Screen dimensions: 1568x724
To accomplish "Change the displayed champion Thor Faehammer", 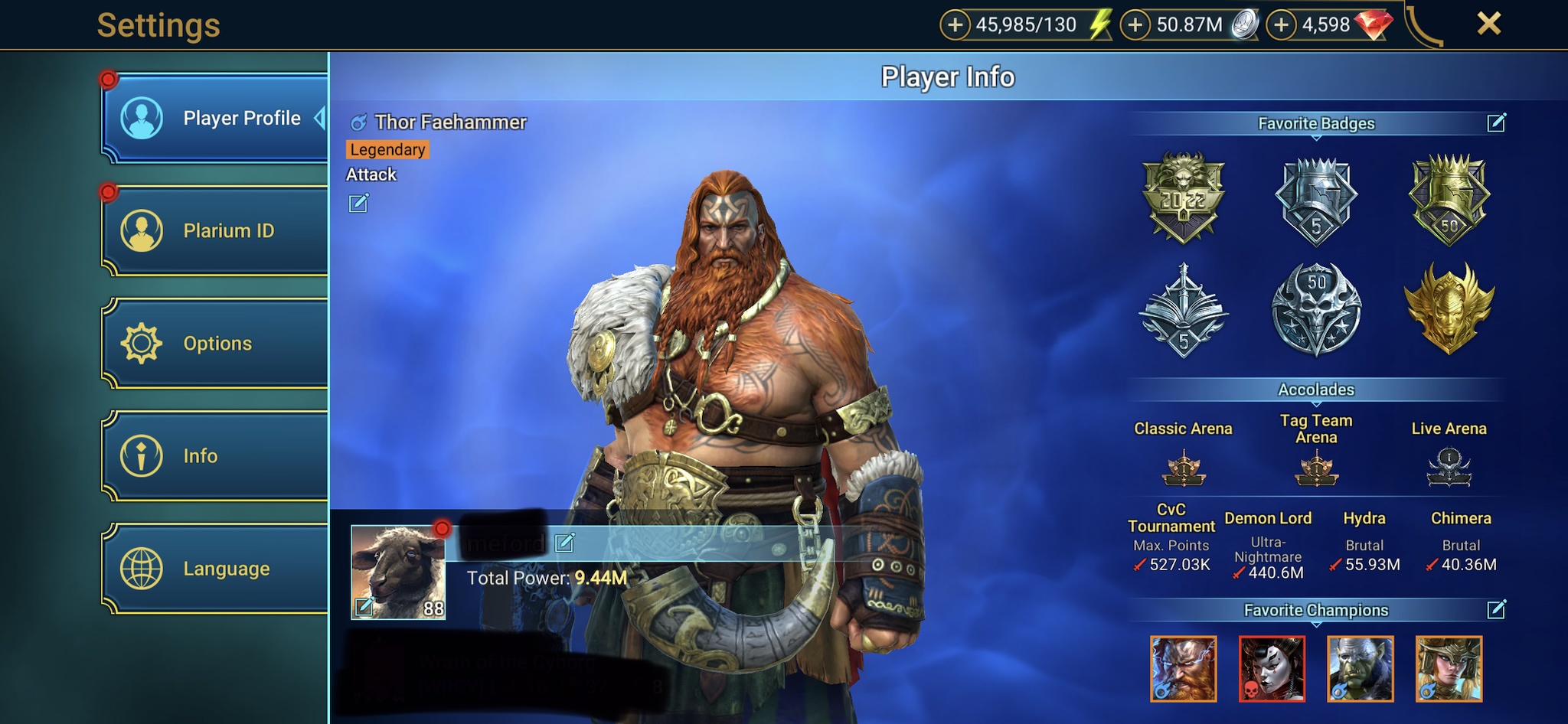I will click(358, 203).
